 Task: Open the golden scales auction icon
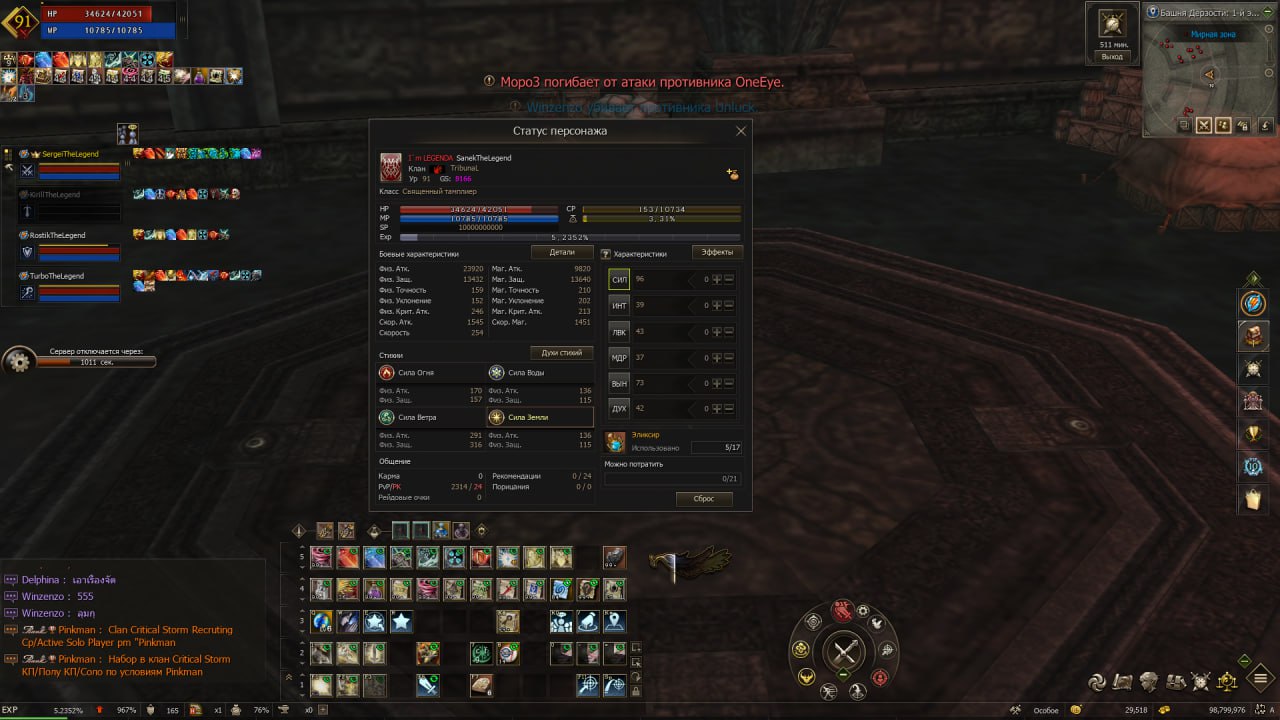[x=1226, y=682]
